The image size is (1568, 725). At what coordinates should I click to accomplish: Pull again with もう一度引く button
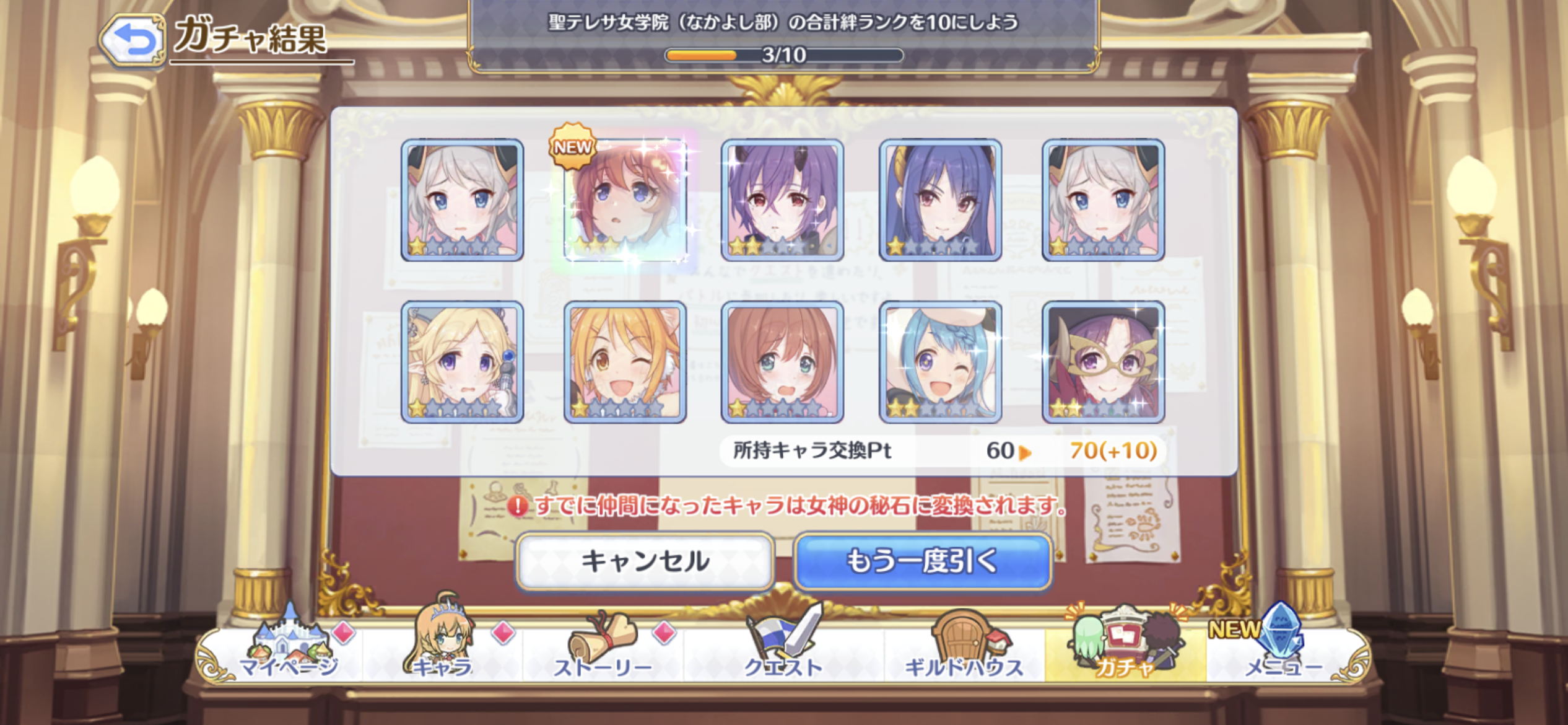click(922, 561)
